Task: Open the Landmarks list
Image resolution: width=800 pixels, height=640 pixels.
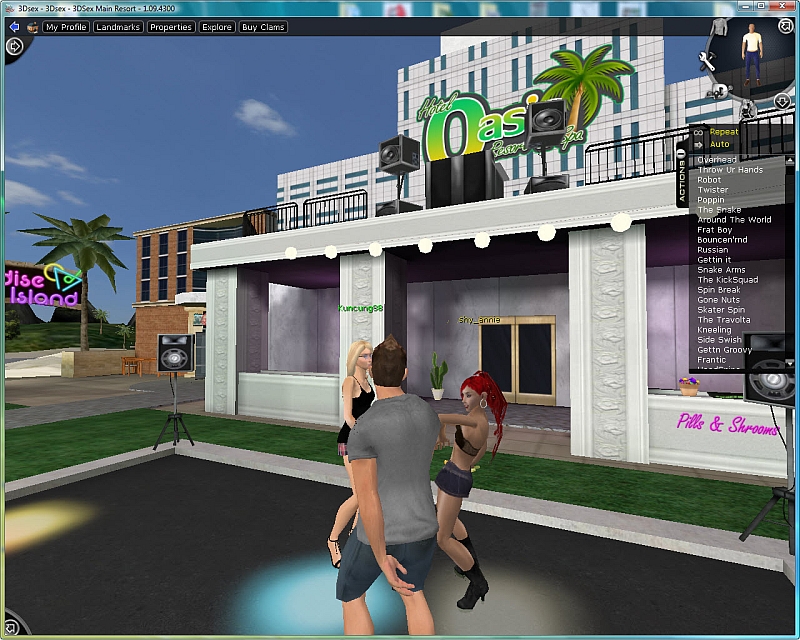Action: [x=118, y=27]
